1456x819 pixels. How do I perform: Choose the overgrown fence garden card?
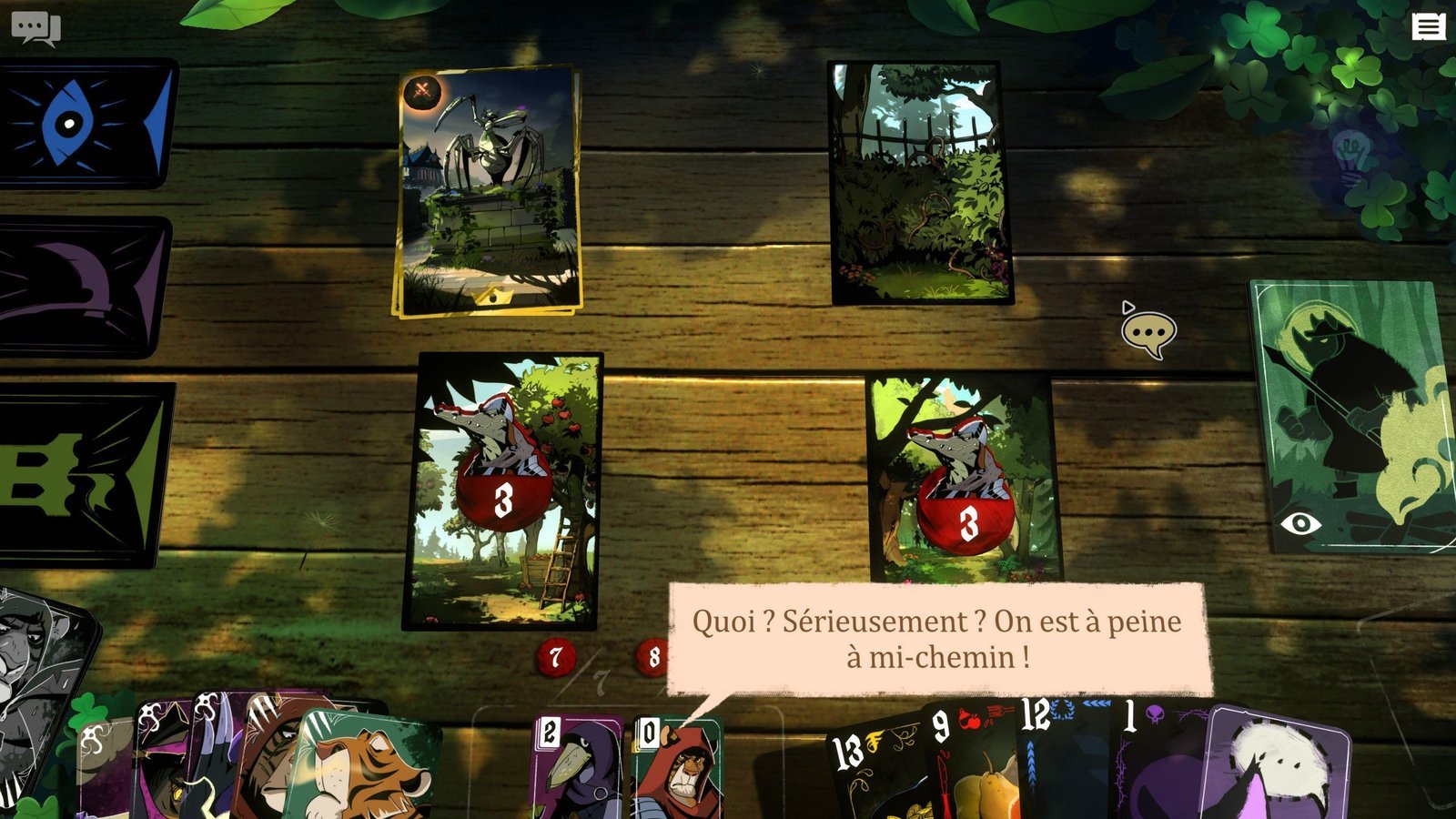click(921, 182)
